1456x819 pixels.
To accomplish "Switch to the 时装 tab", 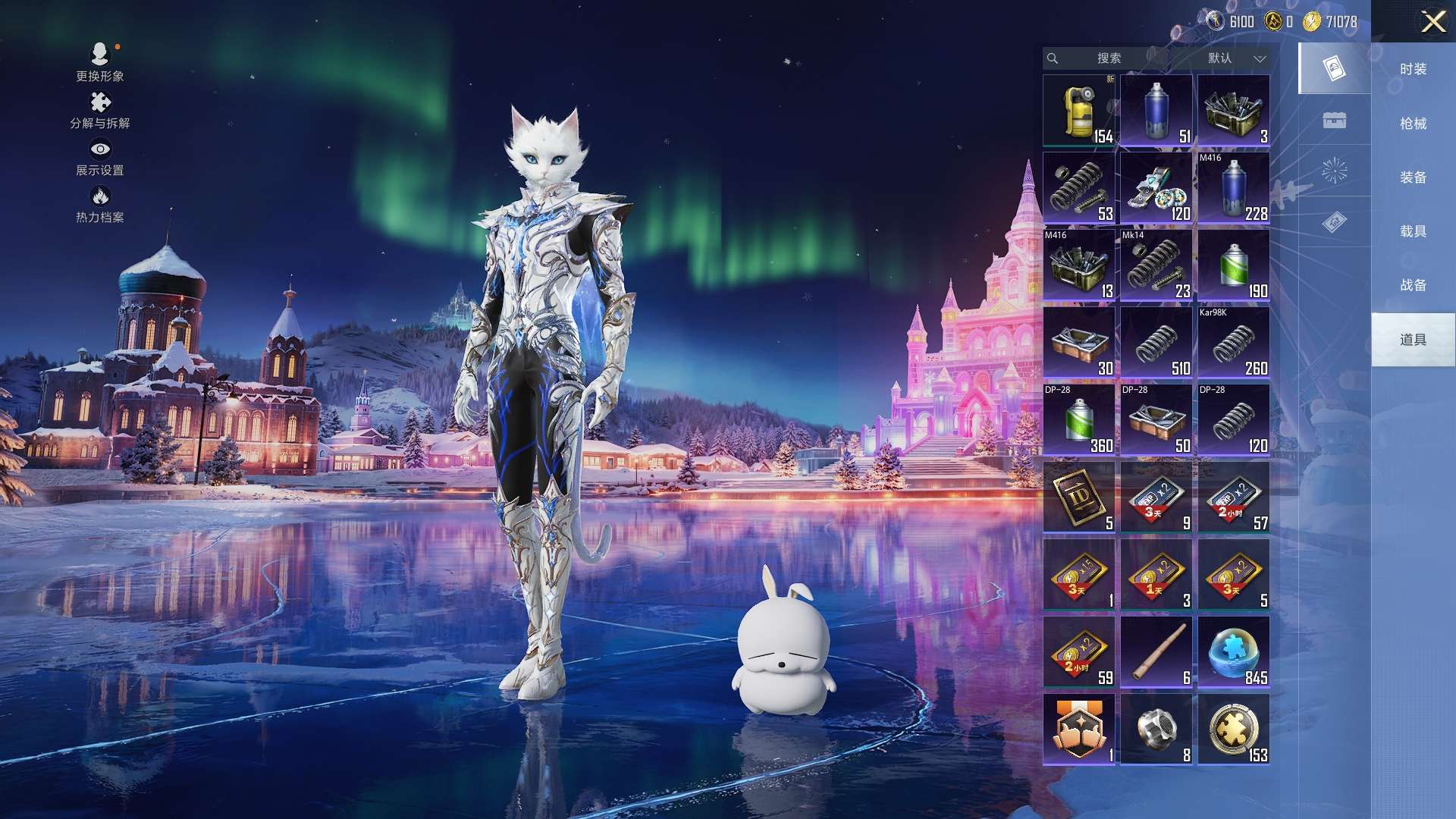I will [1413, 69].
